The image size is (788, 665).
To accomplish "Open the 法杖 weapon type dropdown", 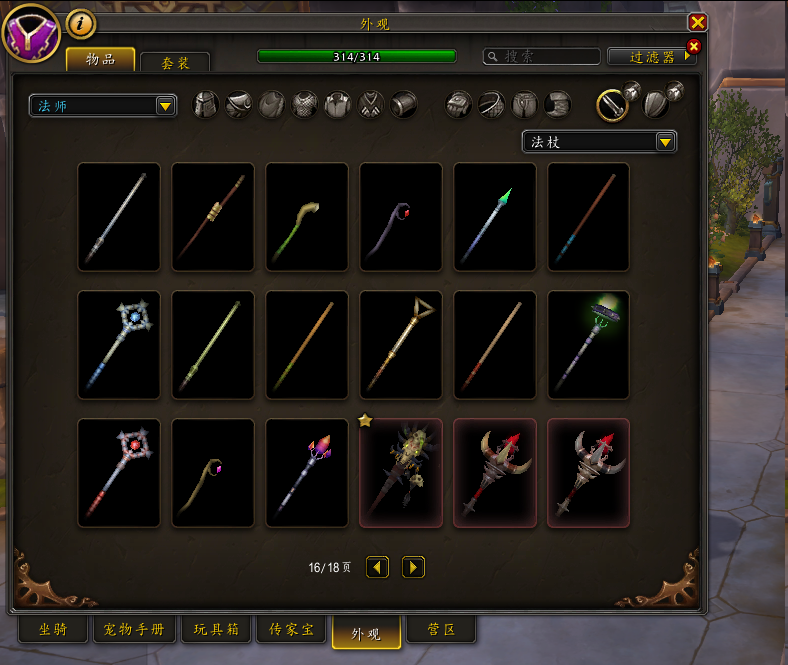I will [x=599, y=142].
